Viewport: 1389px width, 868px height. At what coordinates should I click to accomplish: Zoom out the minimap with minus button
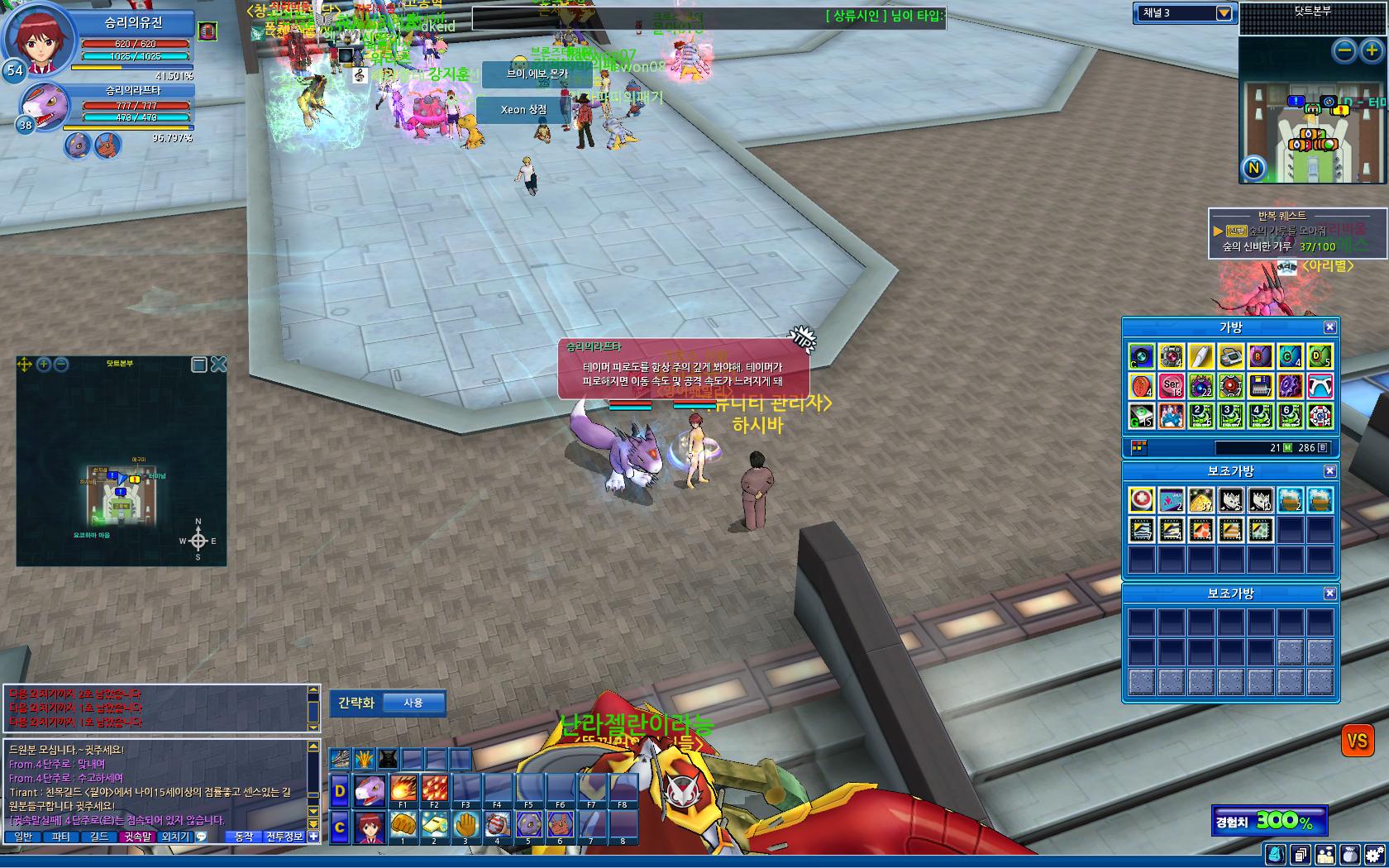point(1345,51)
